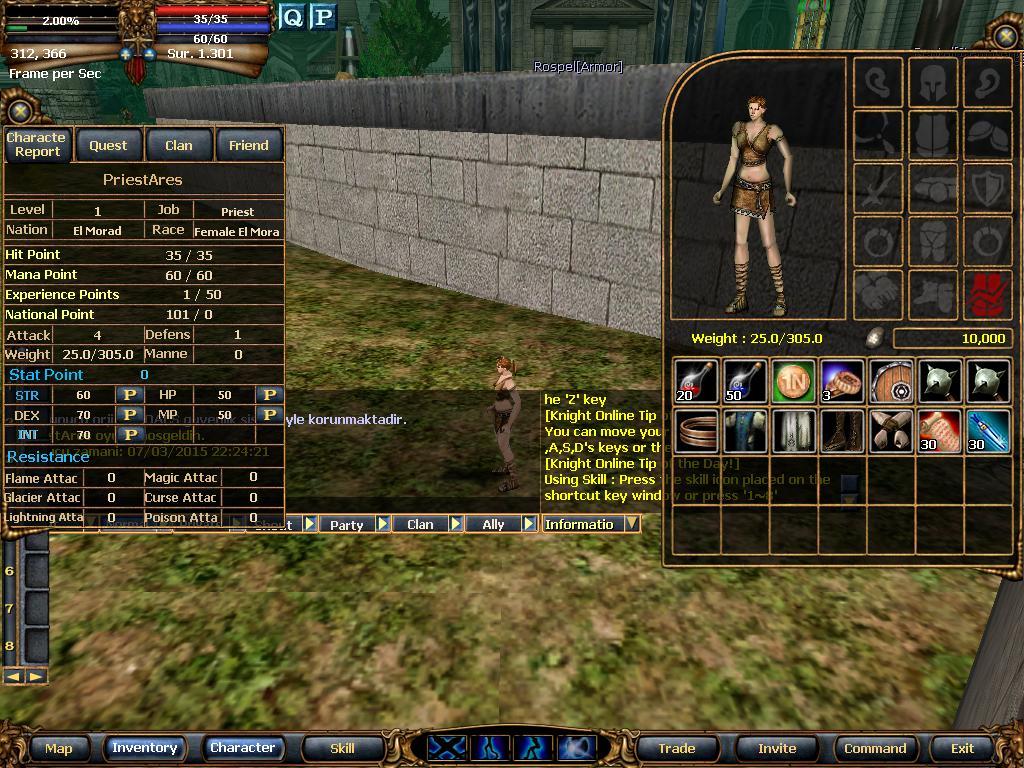Add a stat point to STR
The height and width of the screenshot is (768, 1024).
click(129, 395)
